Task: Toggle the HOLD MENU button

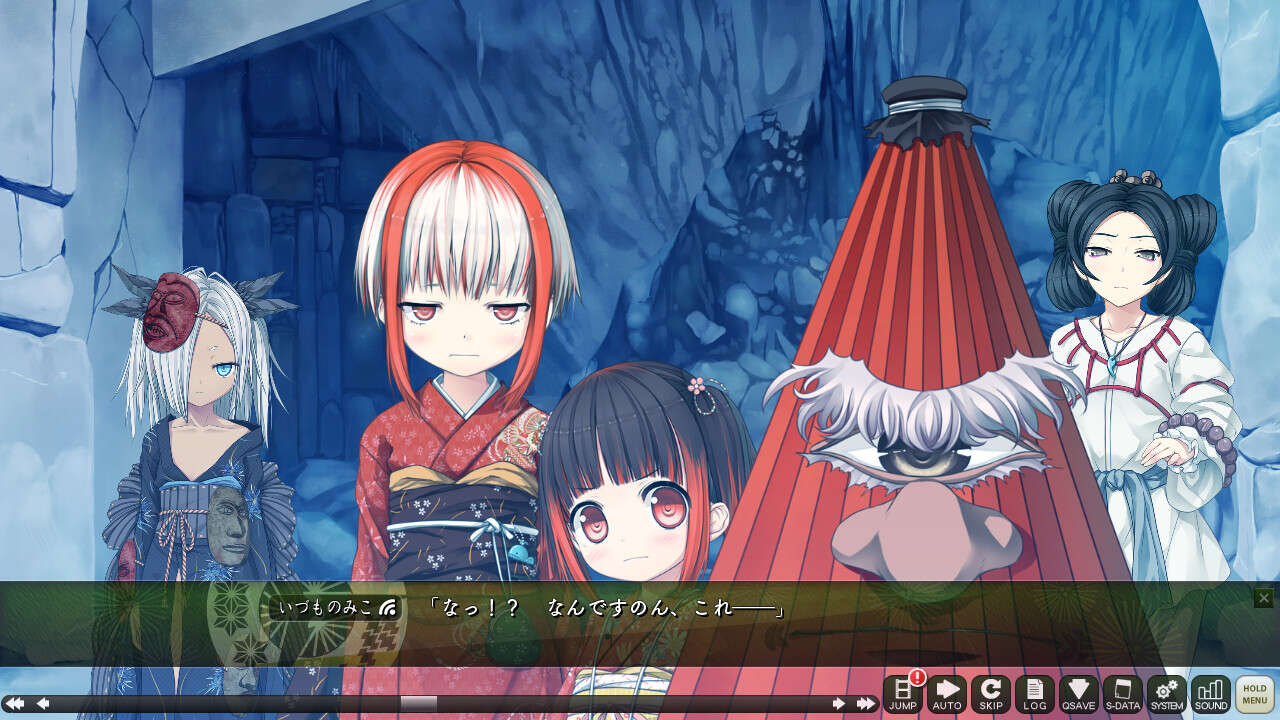Action: click(1254, 694)
